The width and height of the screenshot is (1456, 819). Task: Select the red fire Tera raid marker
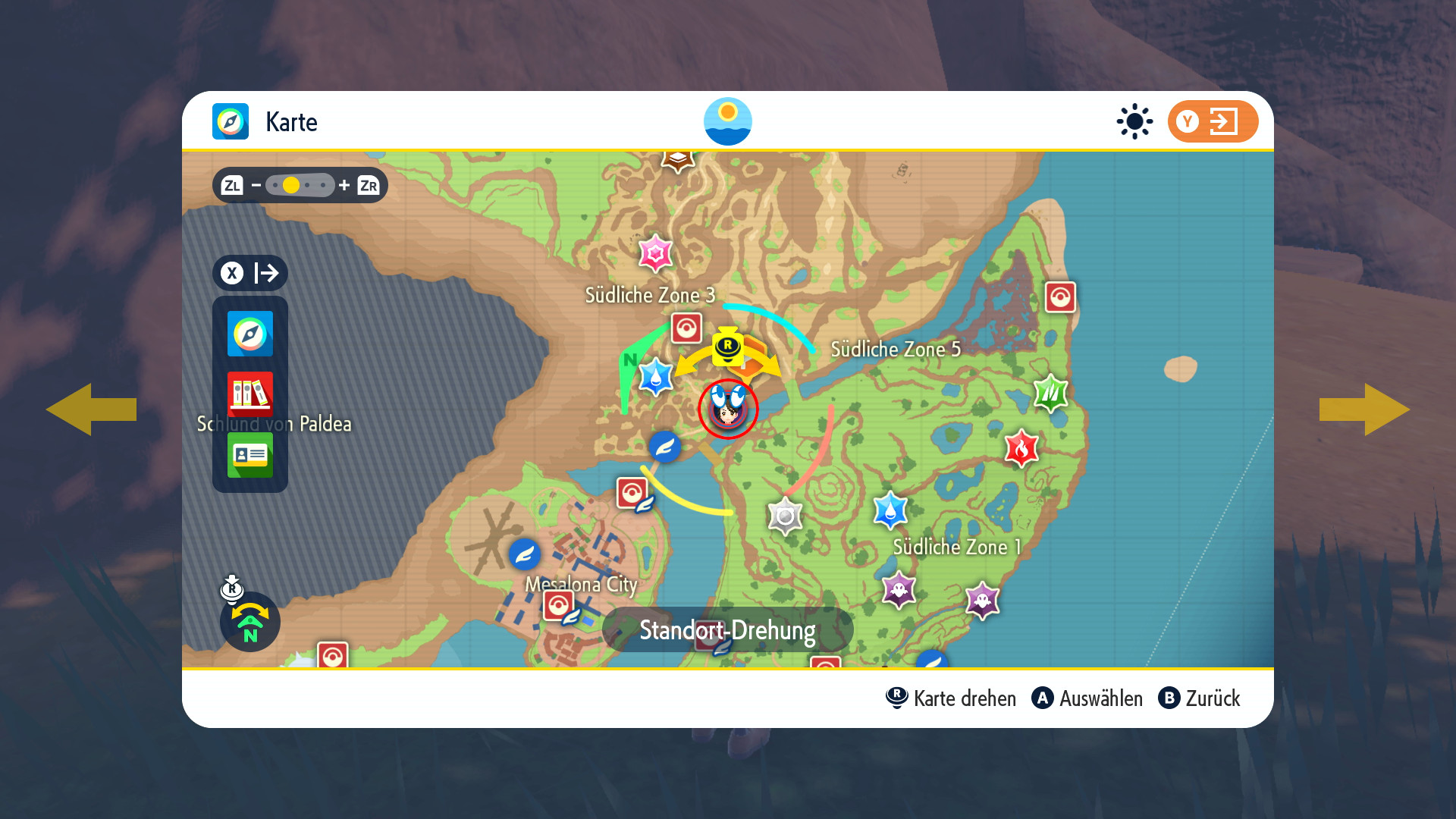coord(1021,448)
